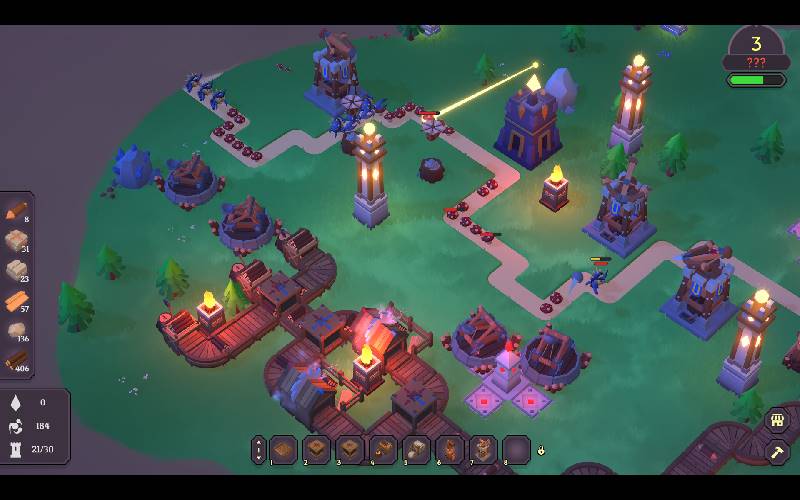Select the hotbar slot 6 building
The image size is (800, 500).
tap(449, 450)
